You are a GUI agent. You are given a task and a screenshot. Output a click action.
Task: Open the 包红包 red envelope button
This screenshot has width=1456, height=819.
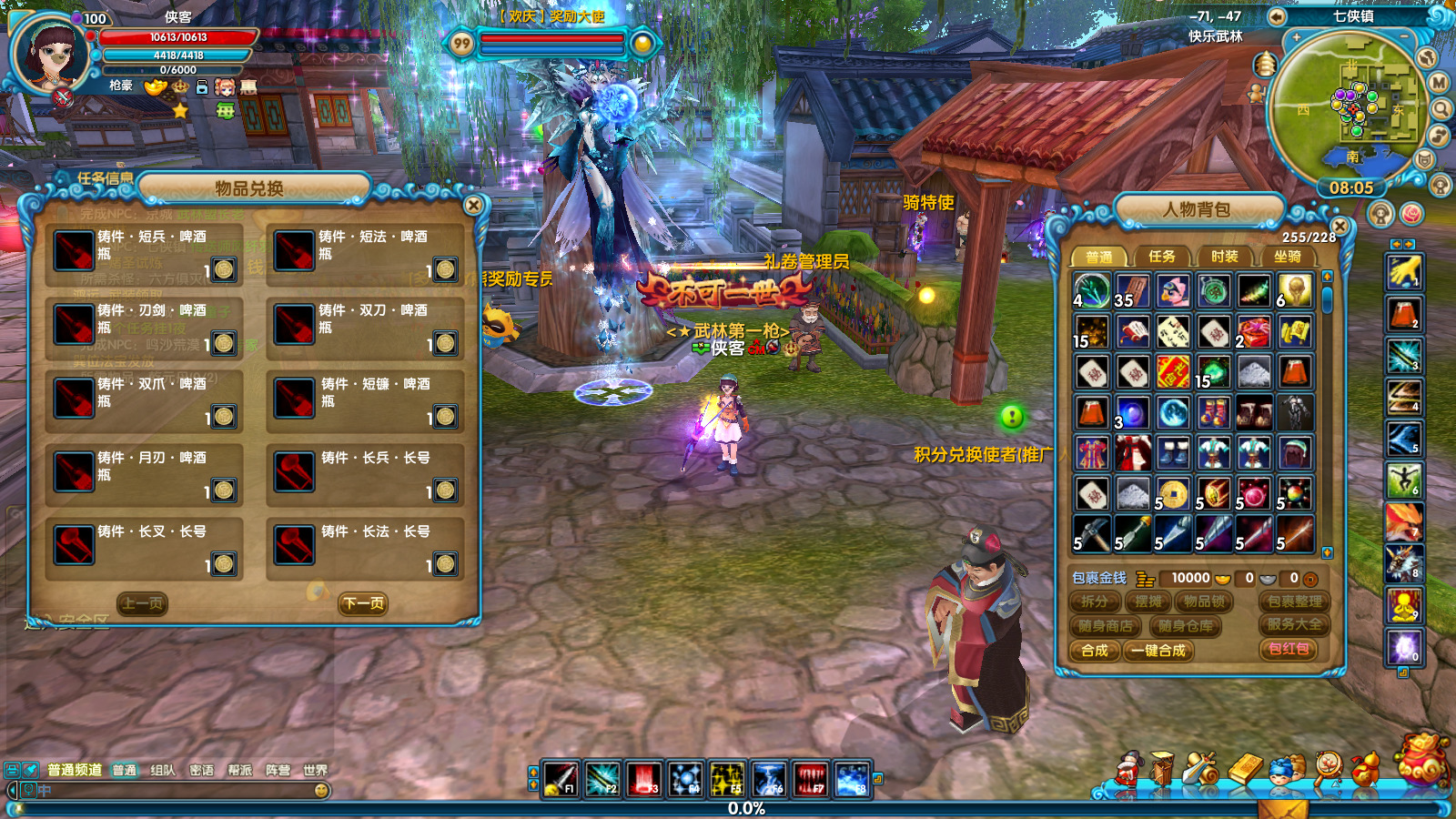(1289, 649)
